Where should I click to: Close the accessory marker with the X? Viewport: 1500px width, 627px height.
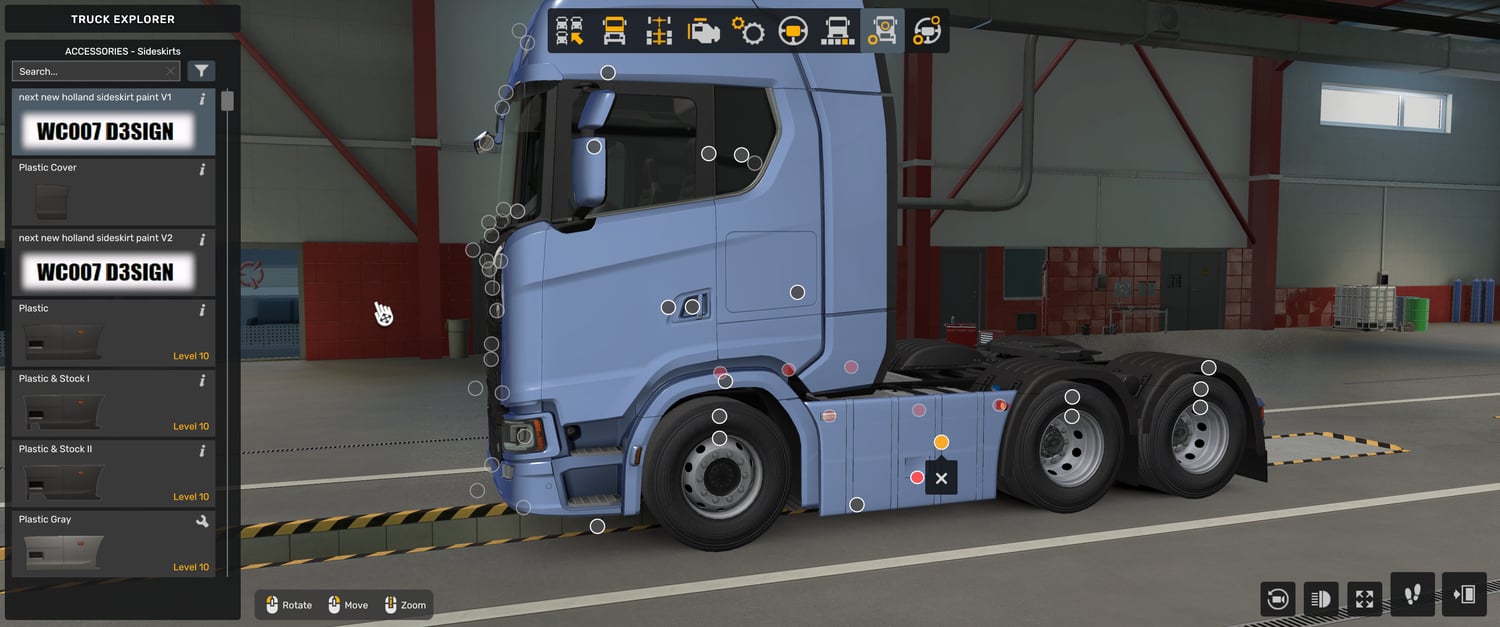(x=941, y=479)
